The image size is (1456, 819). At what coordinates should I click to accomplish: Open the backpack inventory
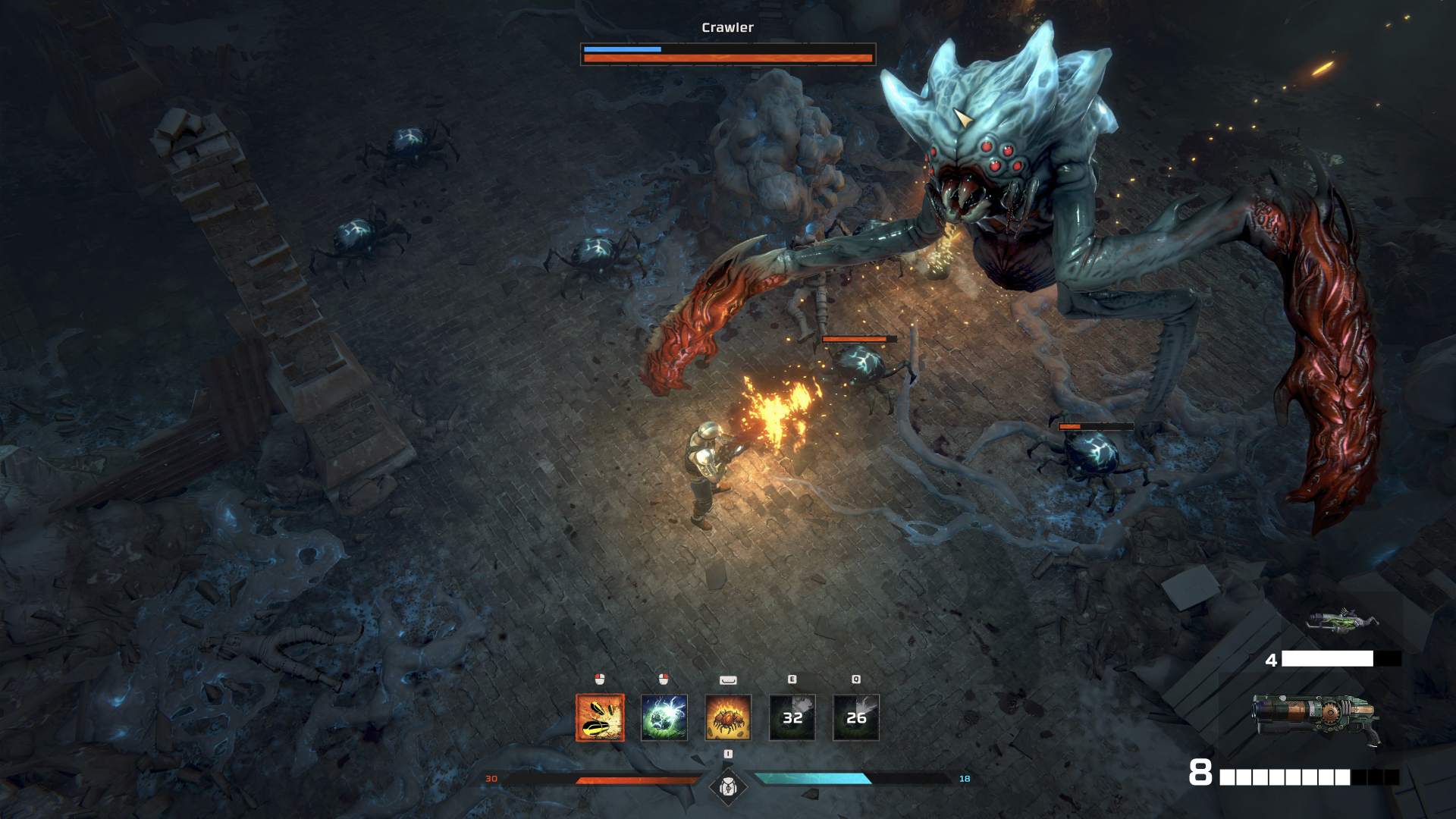coord(728,787)
